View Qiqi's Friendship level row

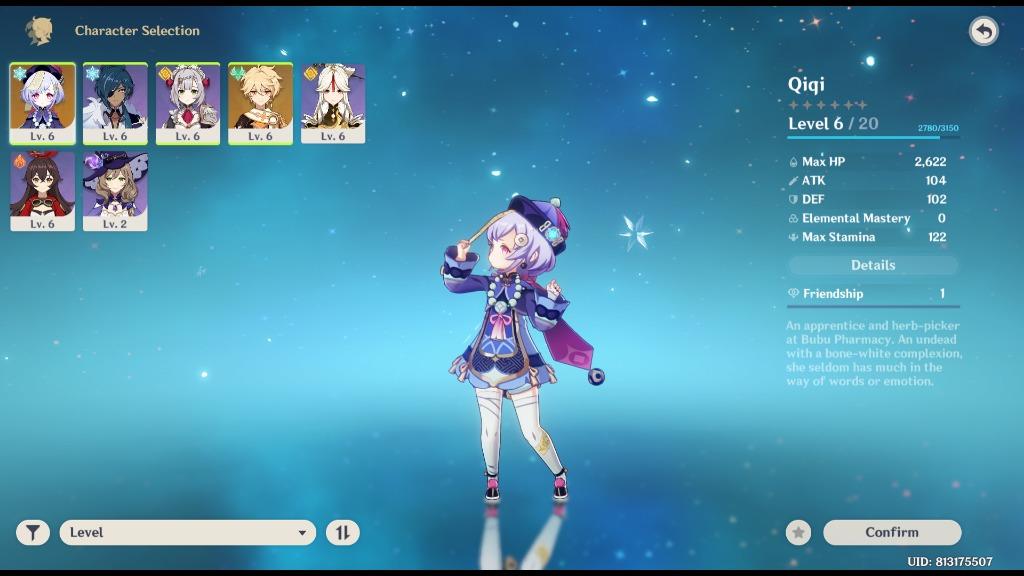[873, 293]
